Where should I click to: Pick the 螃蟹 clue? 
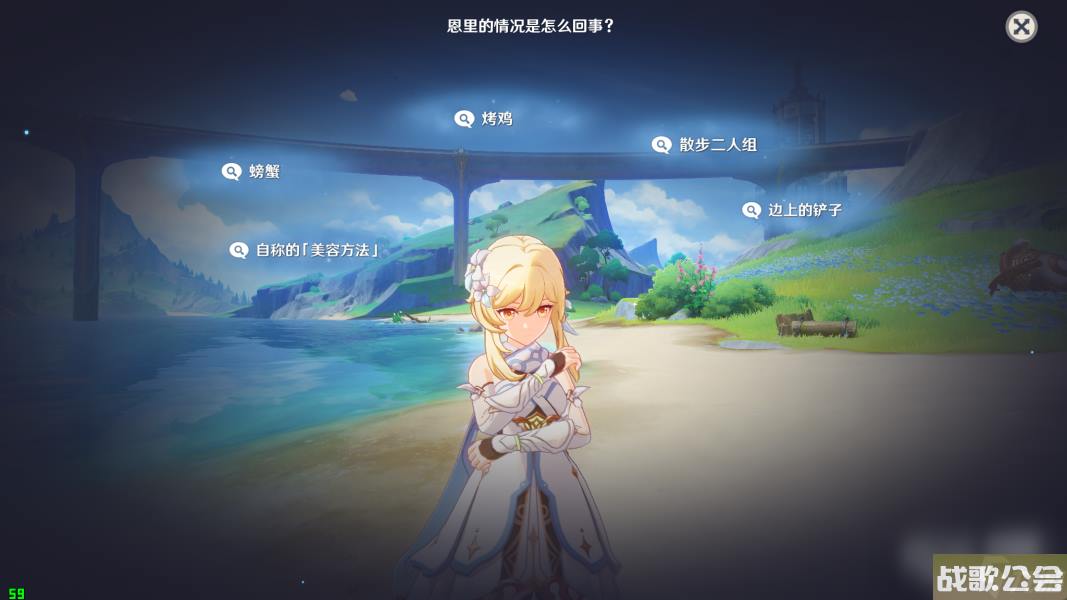tap(251, 172)
